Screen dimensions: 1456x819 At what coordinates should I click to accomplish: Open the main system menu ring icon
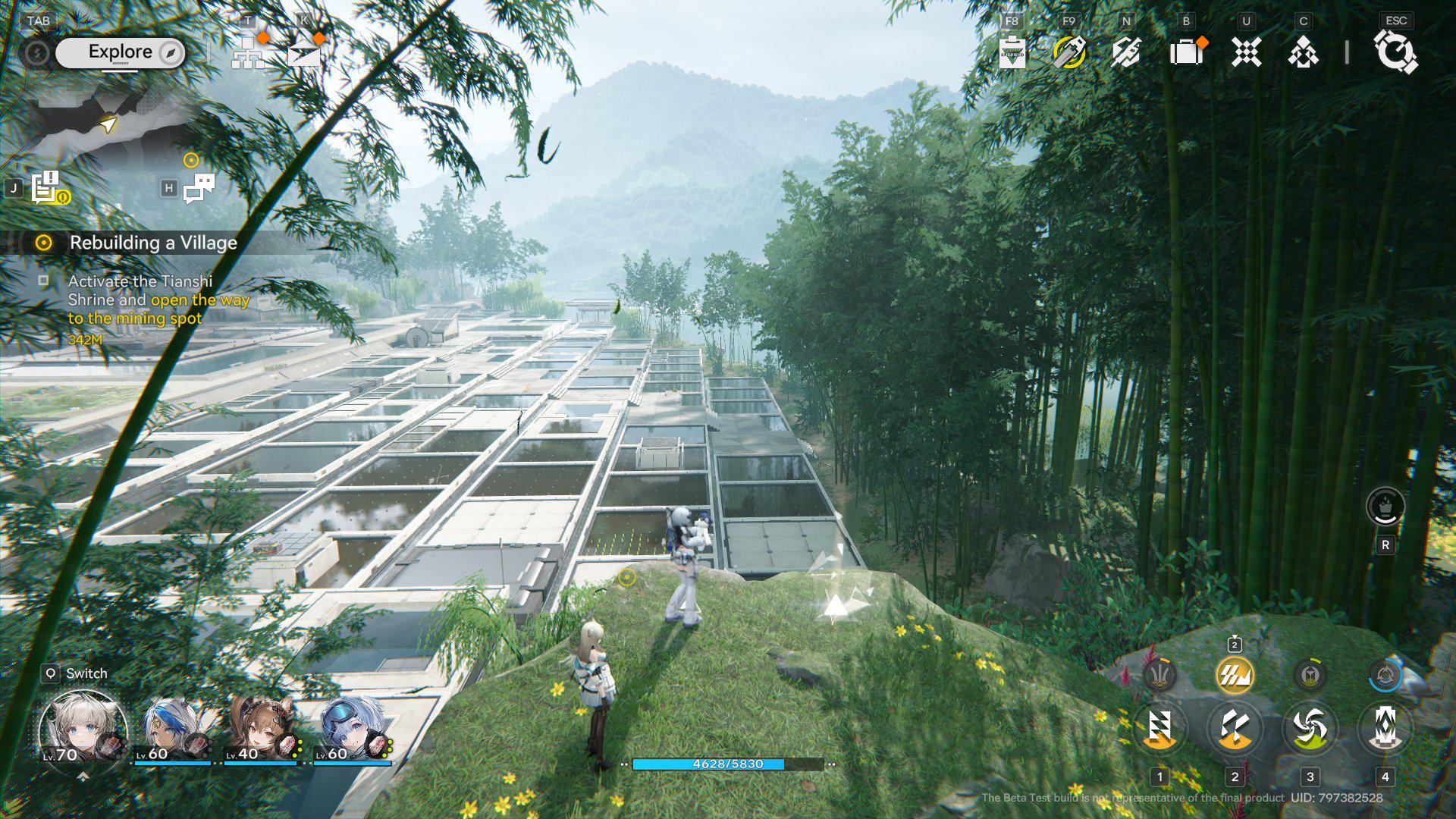[x=1395, y=52]
